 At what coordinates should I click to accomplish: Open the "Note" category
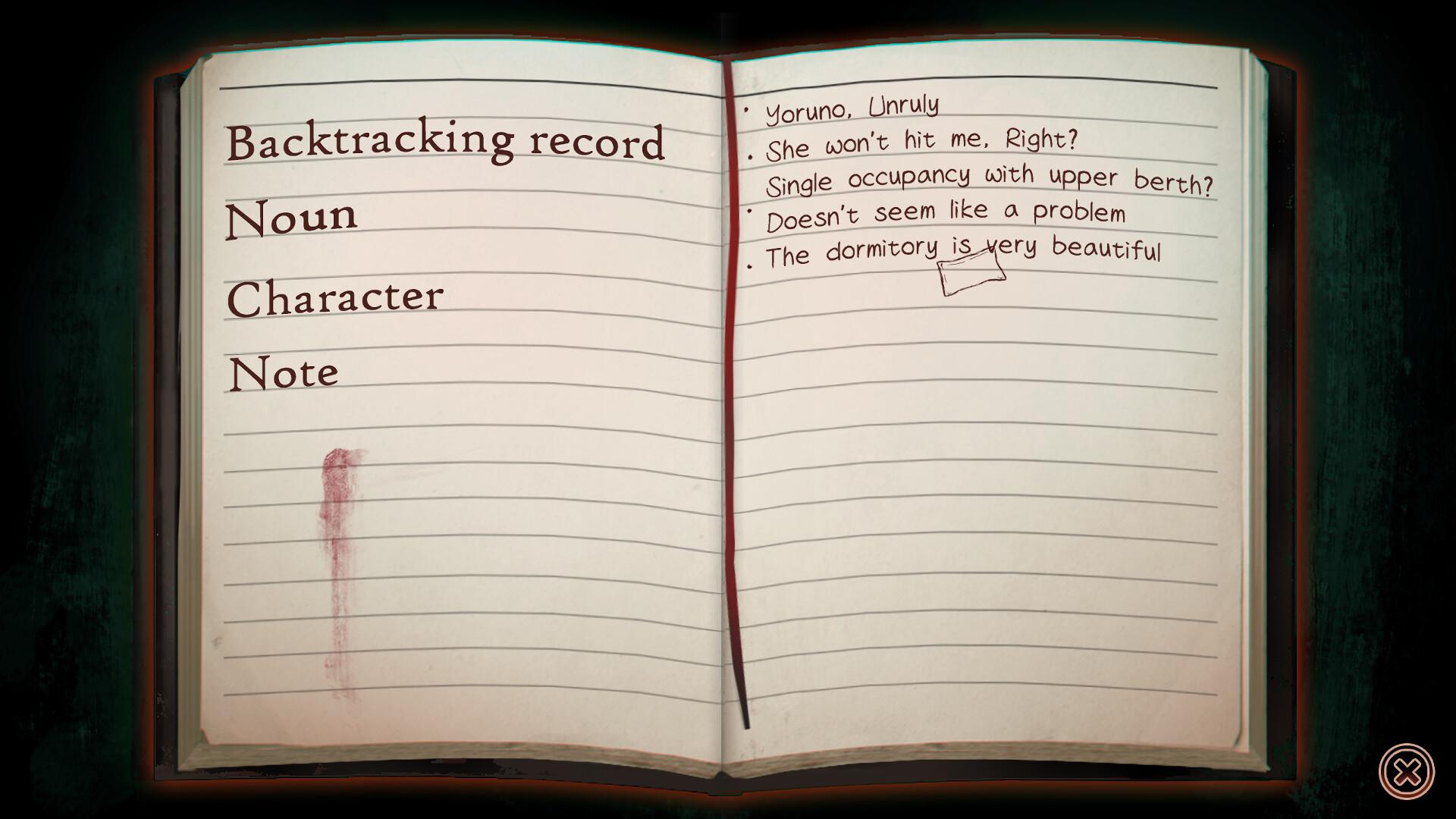point(282,372)
